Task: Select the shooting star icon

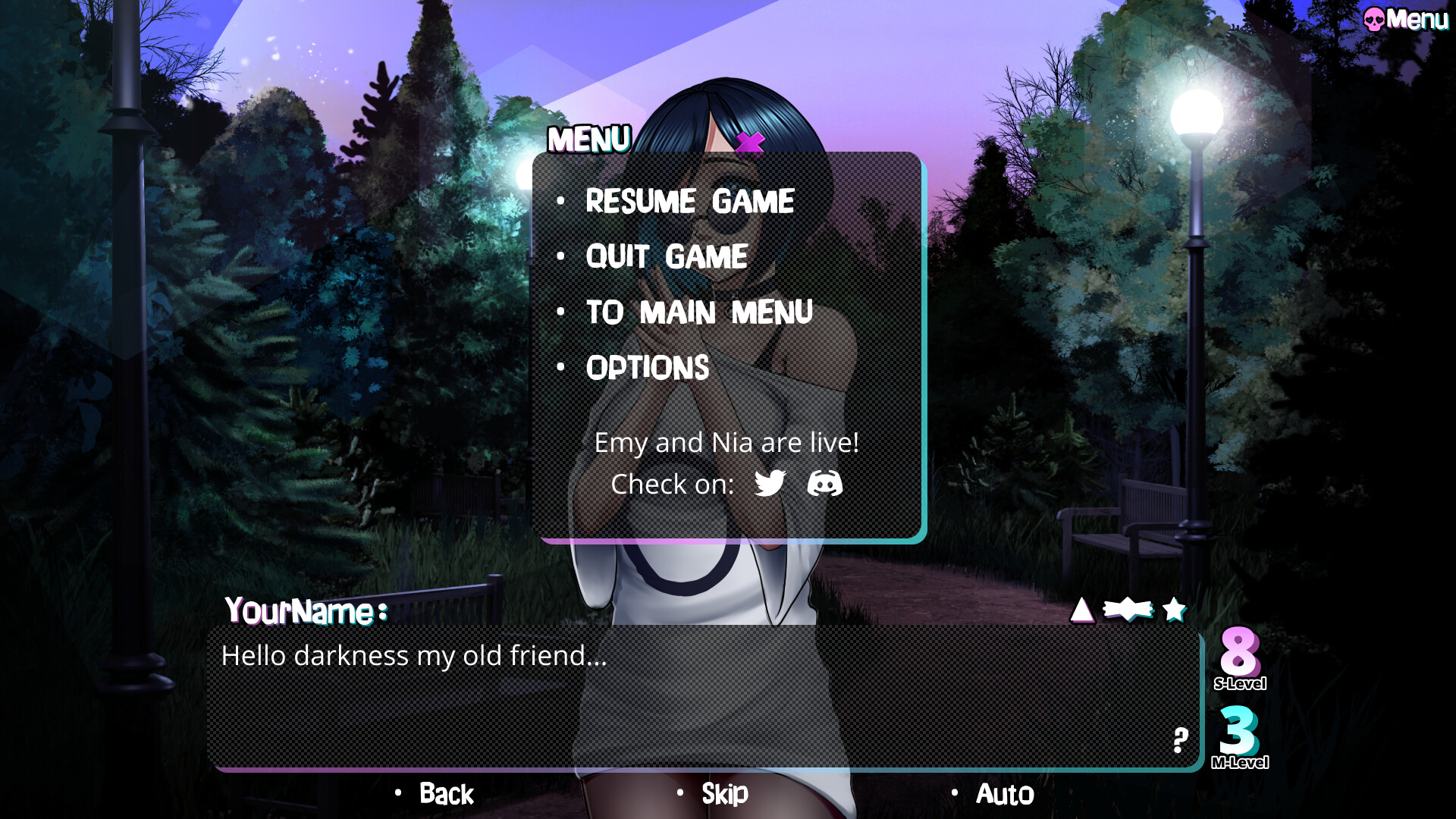Action: click(1128, 609)
